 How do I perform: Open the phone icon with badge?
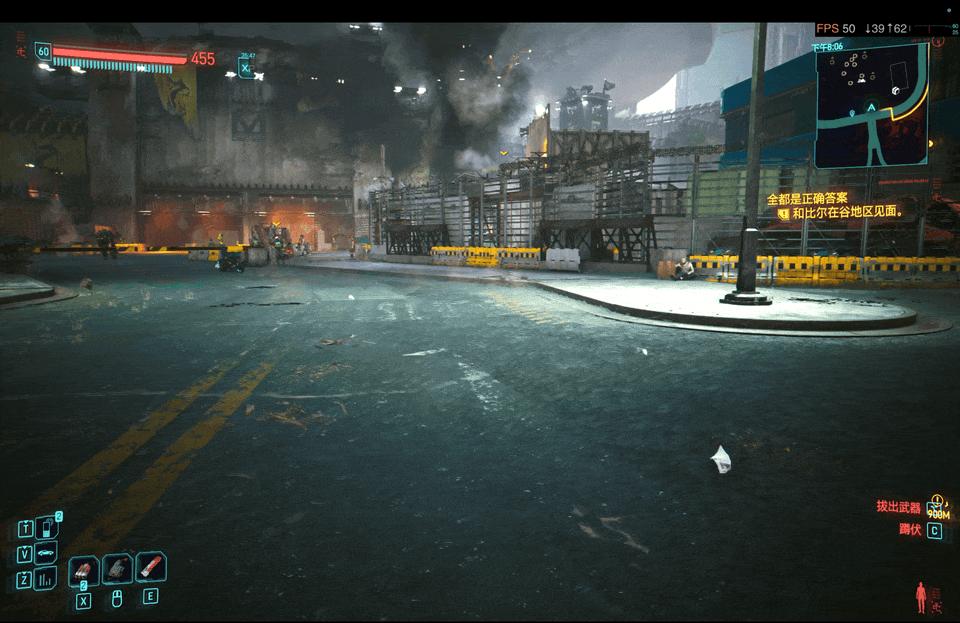coord(47,528)
